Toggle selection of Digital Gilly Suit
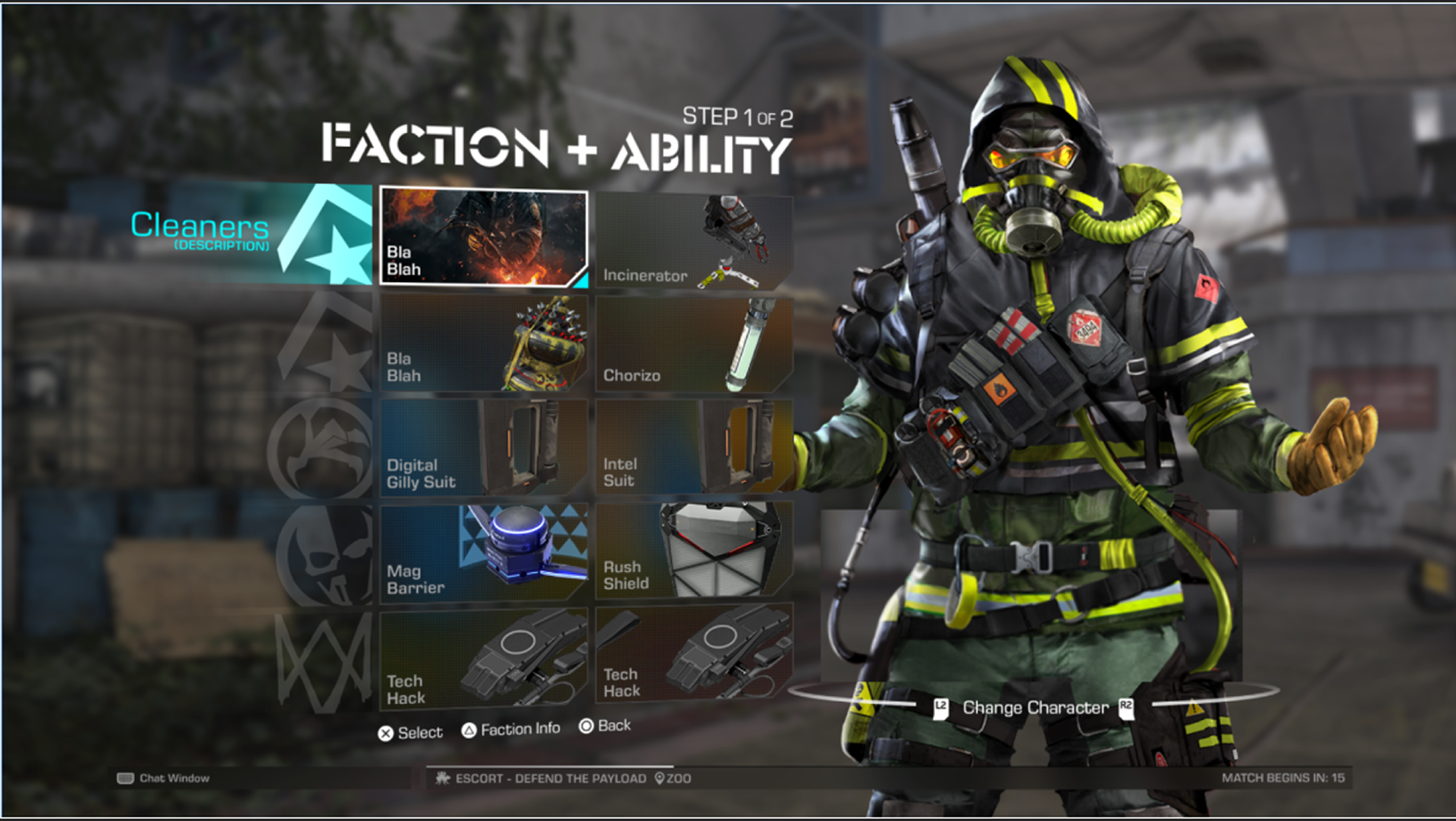The height and width of the screenshot is (821, 1456). tap(483, 447)
